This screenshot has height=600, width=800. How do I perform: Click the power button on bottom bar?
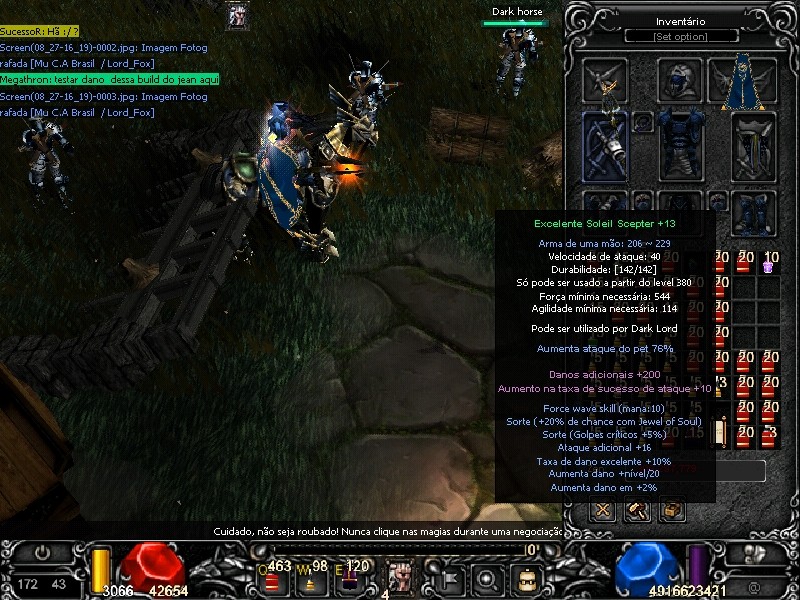(43, 552)
